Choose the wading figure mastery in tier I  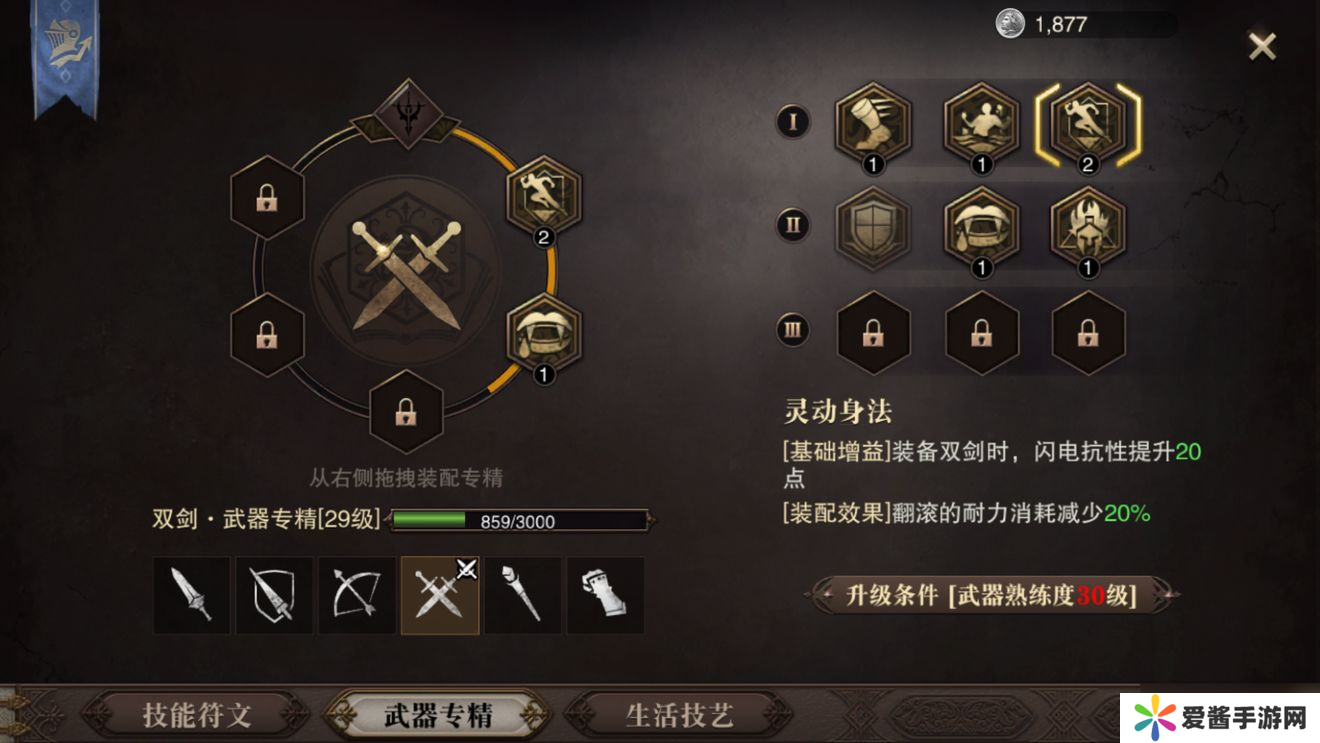(x=981, y=124)
